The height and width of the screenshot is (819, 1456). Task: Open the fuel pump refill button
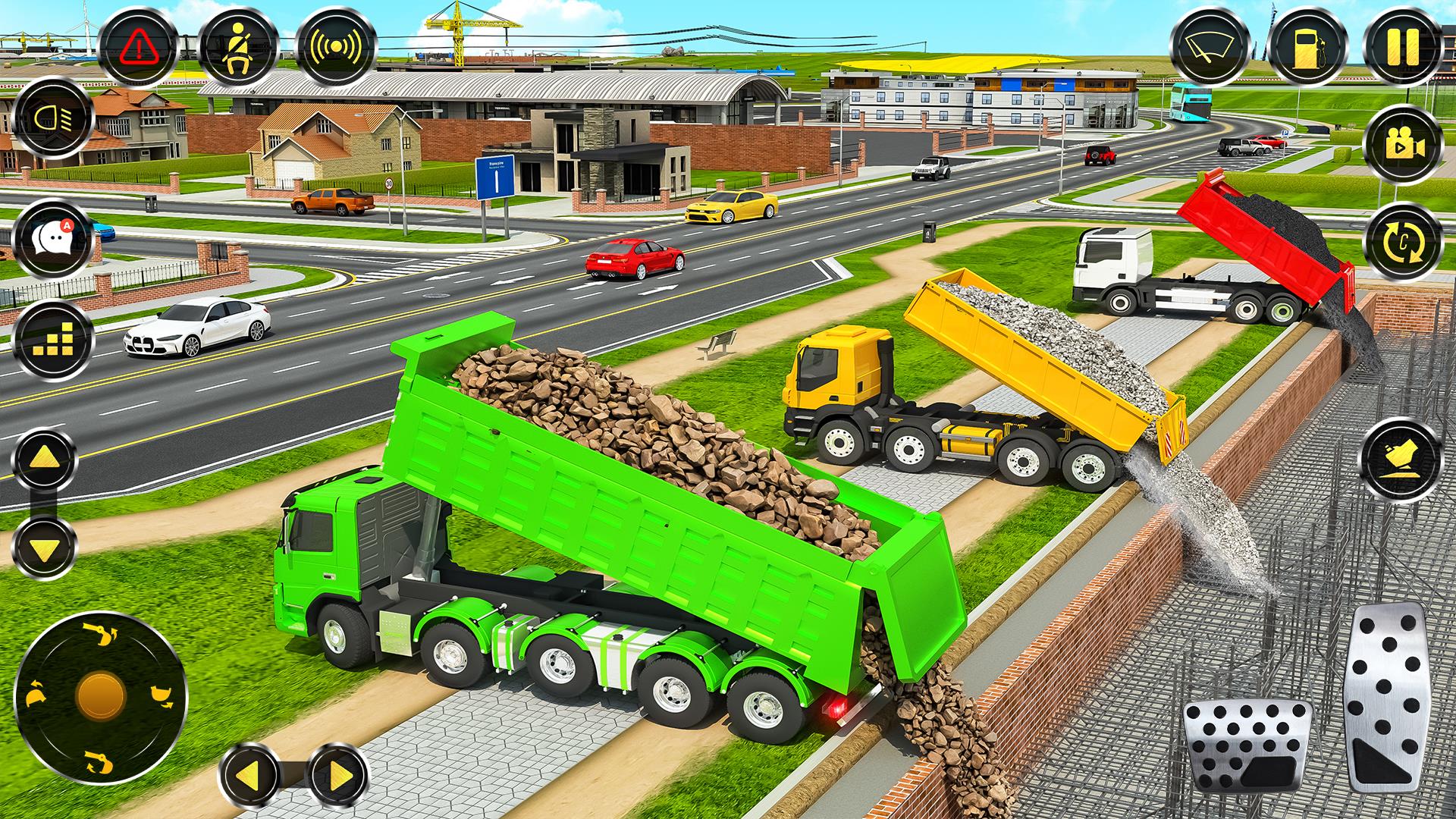pos(1307,47)
